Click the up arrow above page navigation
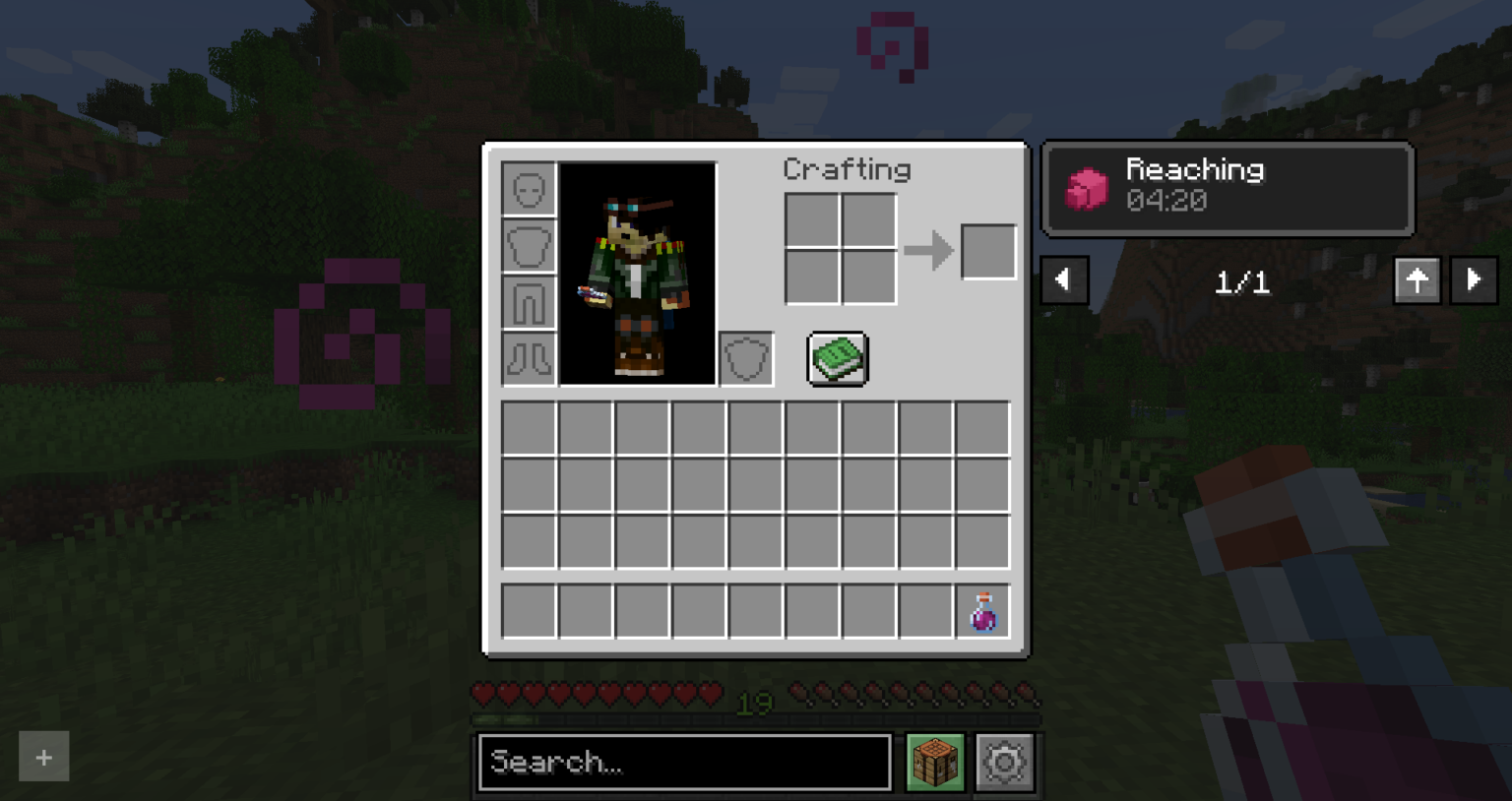Screen dimensions: 1512x801 1417,280
